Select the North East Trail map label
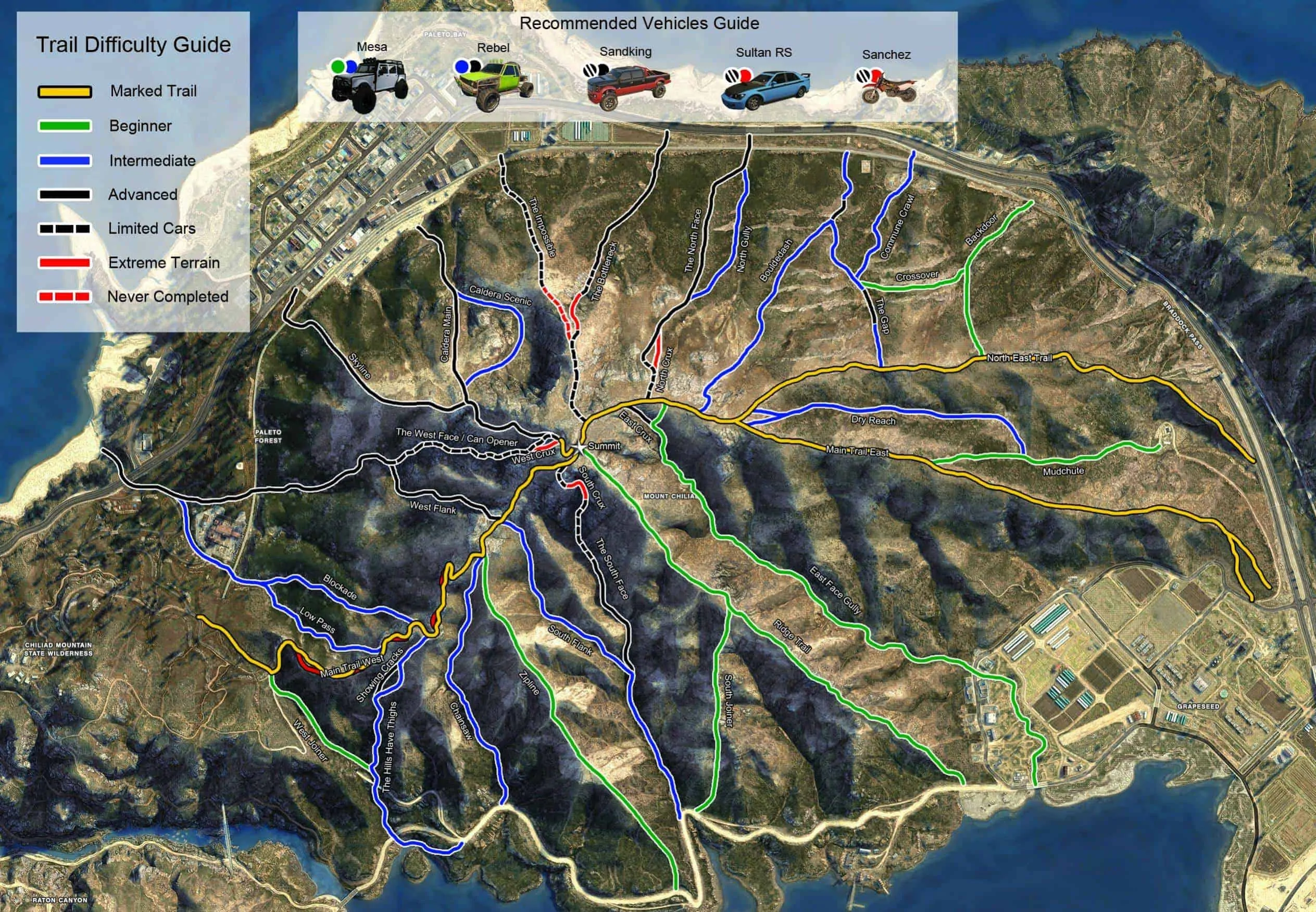 coord(1019,358)
